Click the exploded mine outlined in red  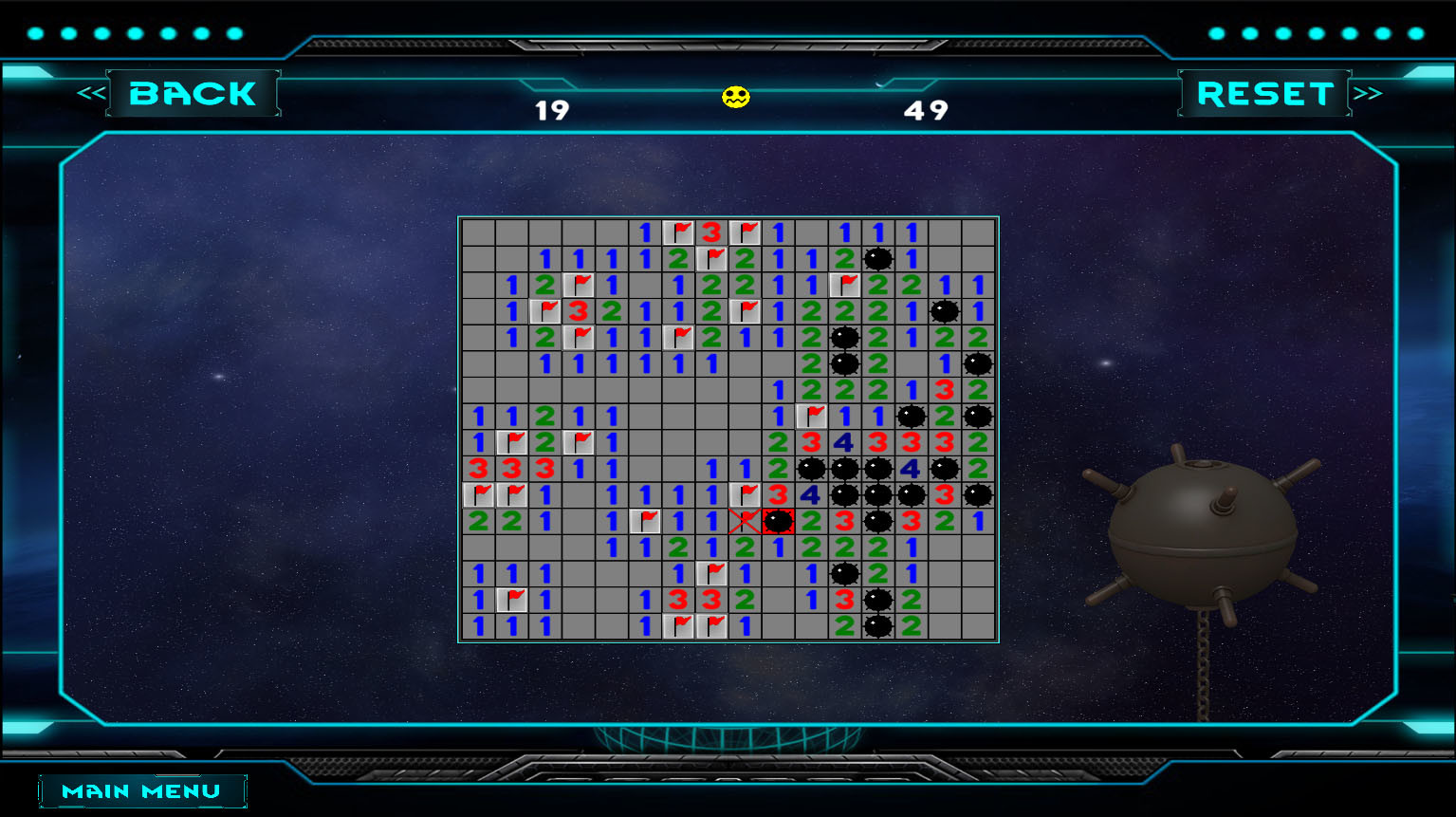click(x=779, y=520)
